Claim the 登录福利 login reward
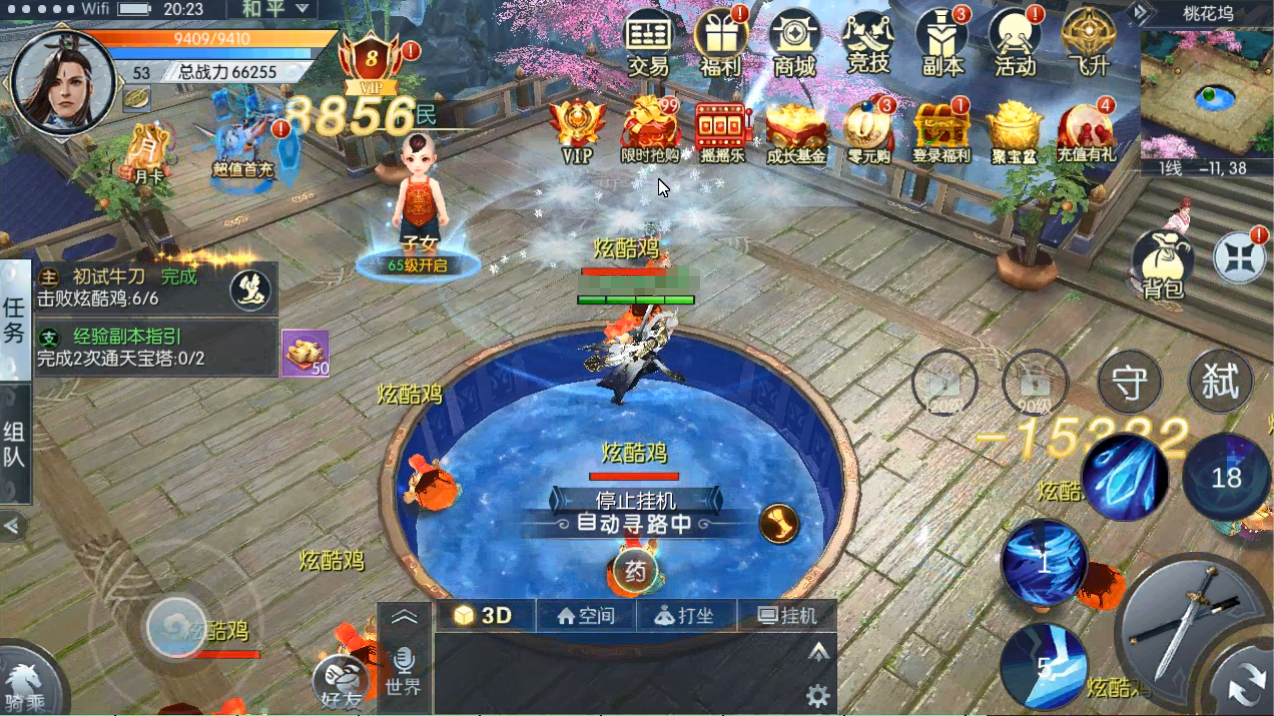Viewport: 1274px width, 716px height. (x=941, y=130)
